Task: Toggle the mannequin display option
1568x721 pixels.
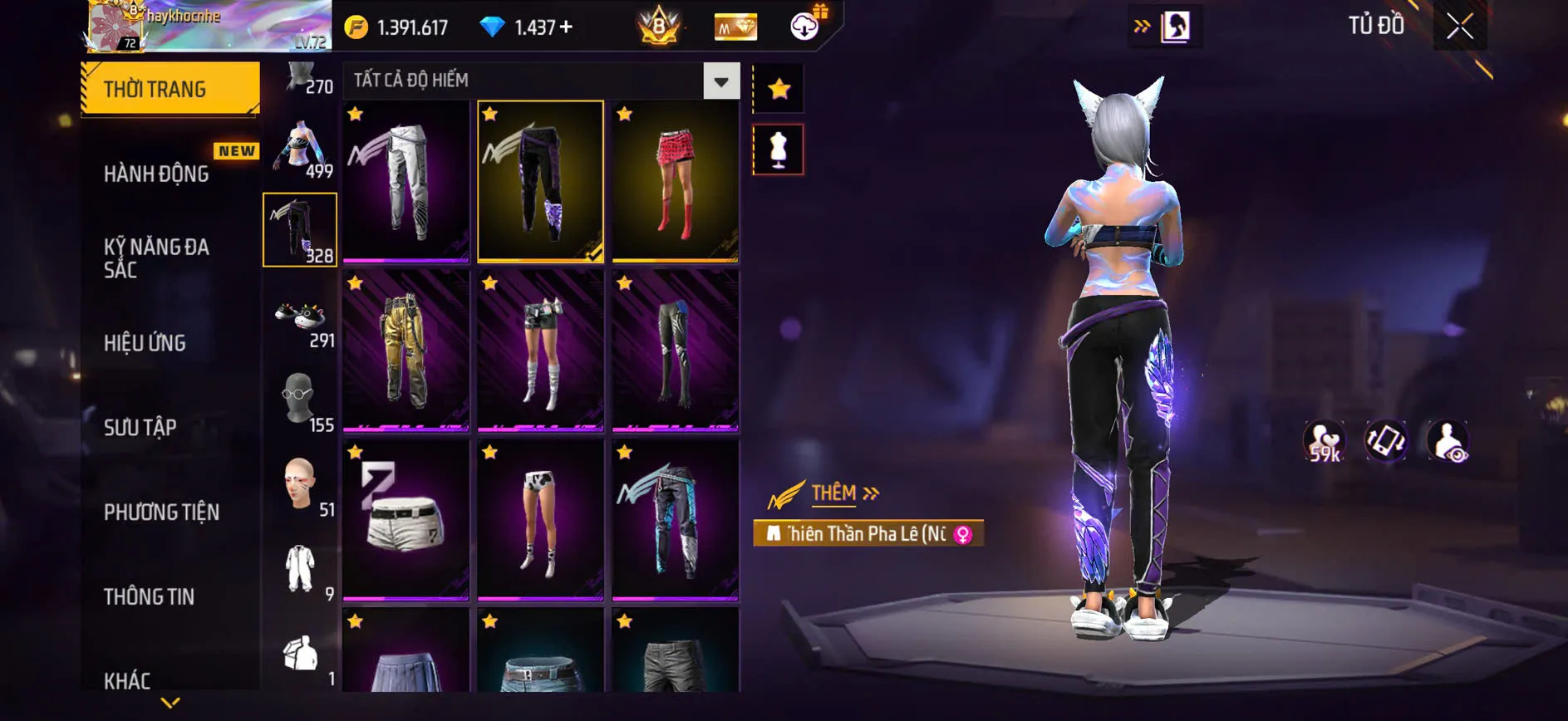Action: [x=778, y=148]
